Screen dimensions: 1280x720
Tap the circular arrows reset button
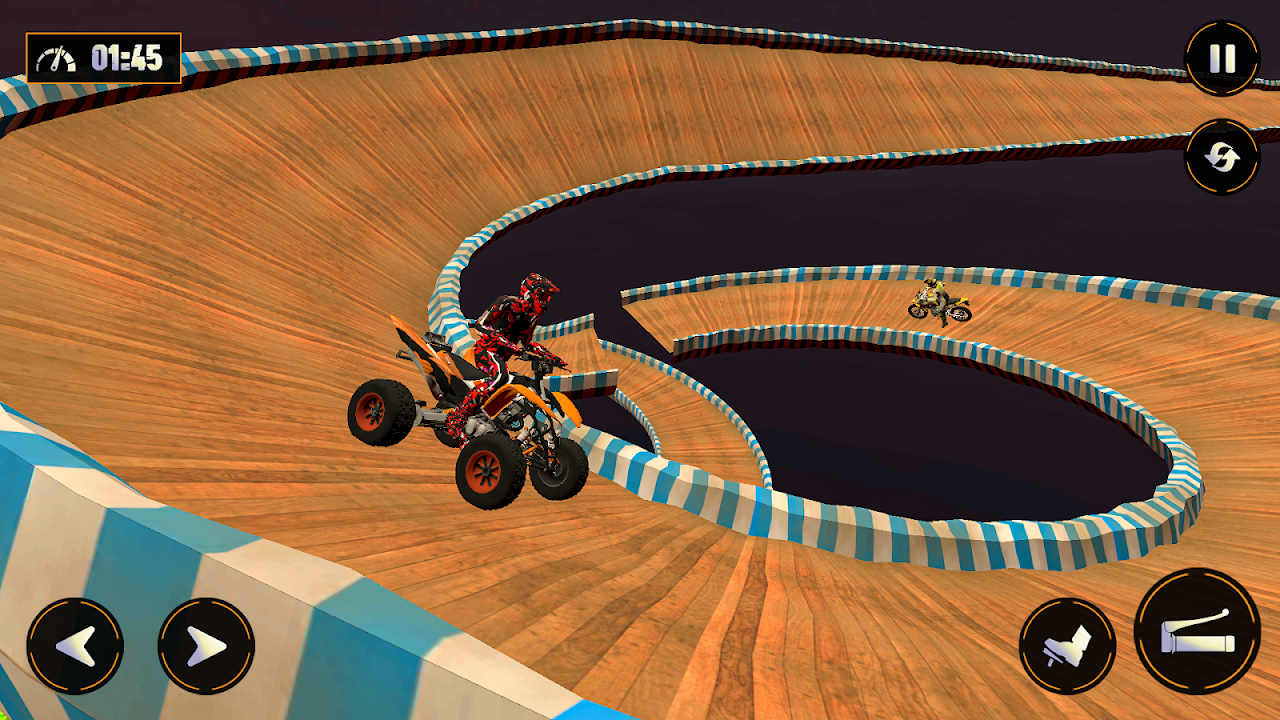click(x=1222, y=157)
